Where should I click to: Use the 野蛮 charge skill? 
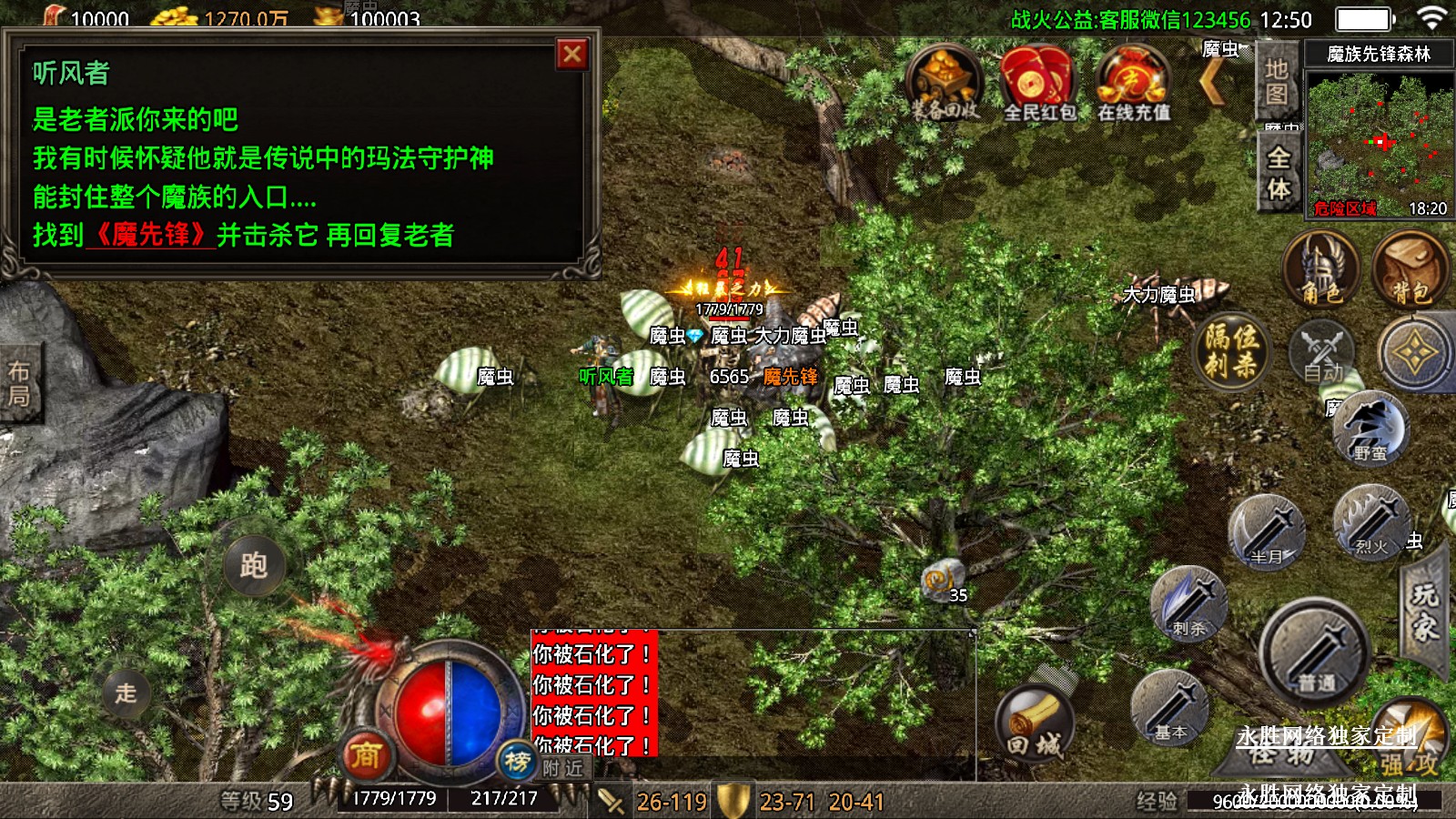[x=1370, y=428]
